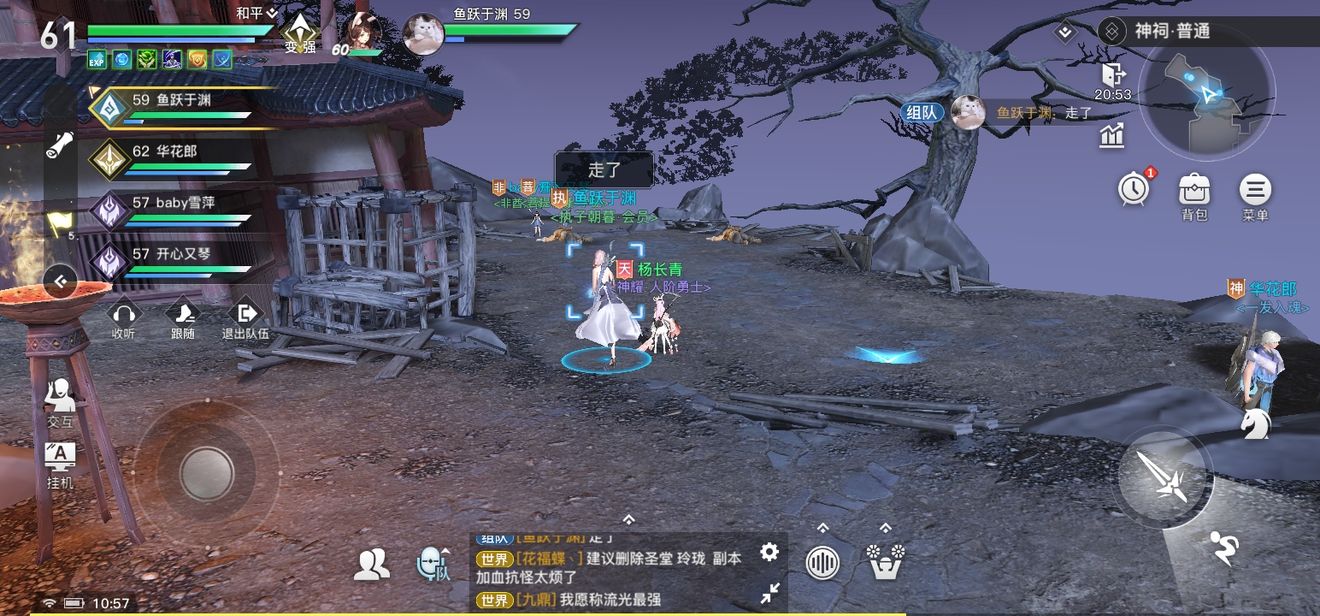Show the damage statistics chart icon
Image resolution: width=1320 pixels, height=616 pixels.
click(1112, 136)
